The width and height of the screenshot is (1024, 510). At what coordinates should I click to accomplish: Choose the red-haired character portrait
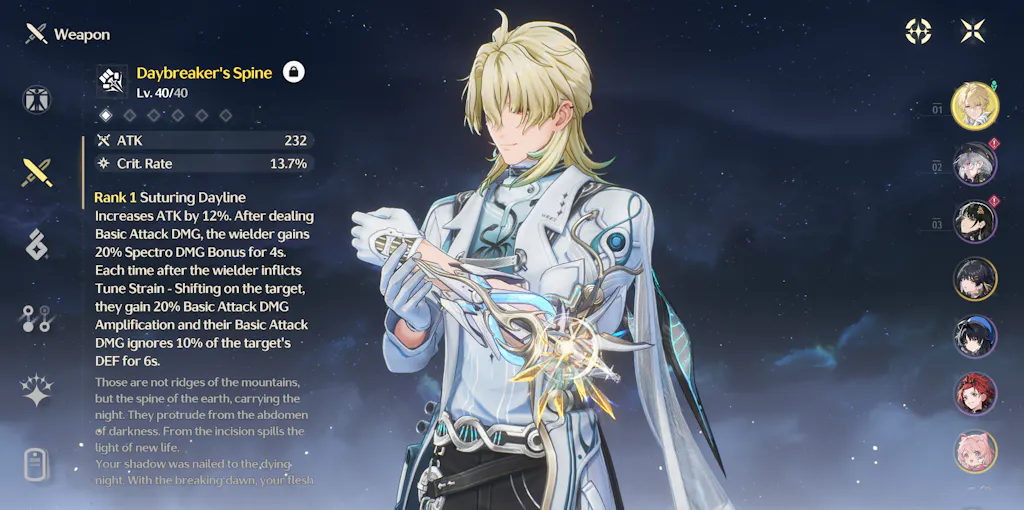974,393
